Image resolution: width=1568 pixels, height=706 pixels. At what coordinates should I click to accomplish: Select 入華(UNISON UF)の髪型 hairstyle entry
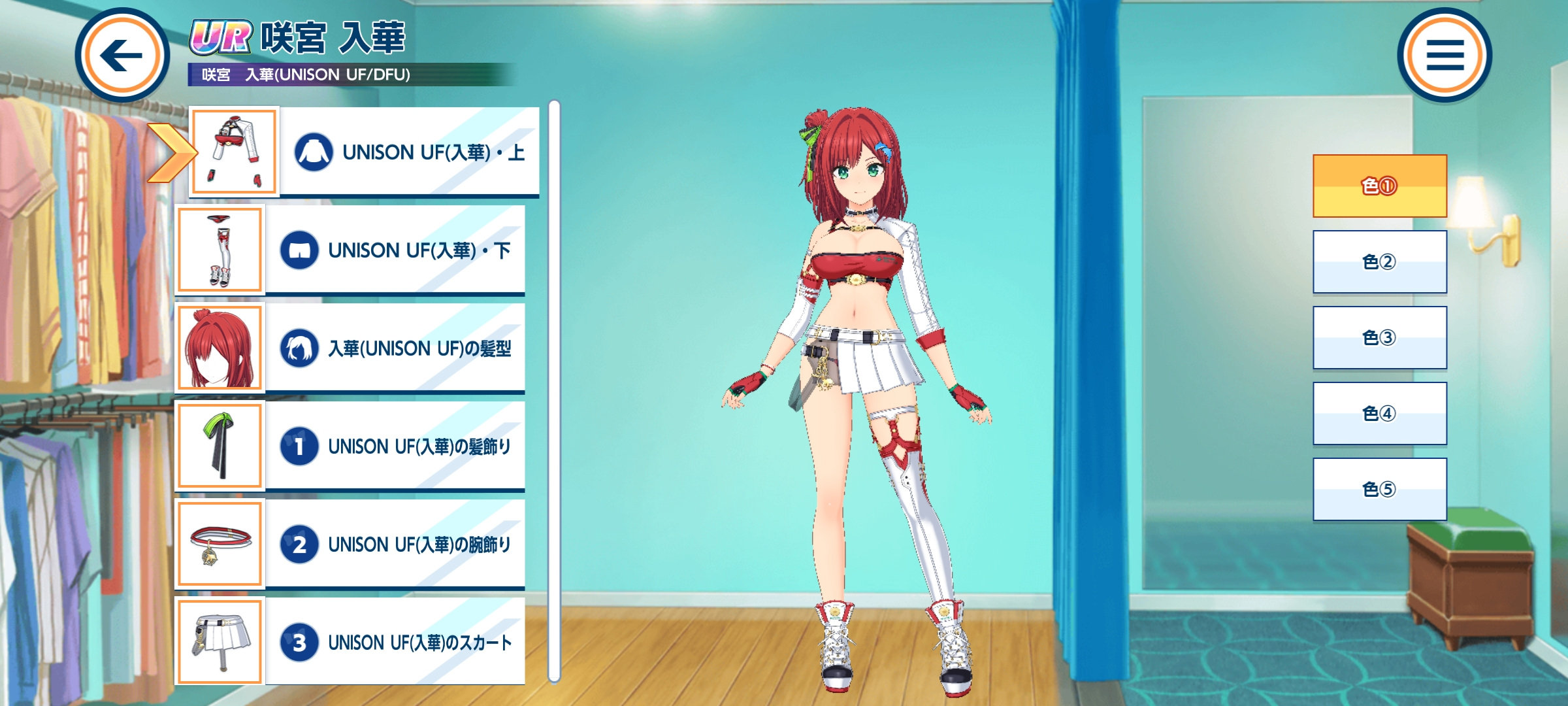394,348
